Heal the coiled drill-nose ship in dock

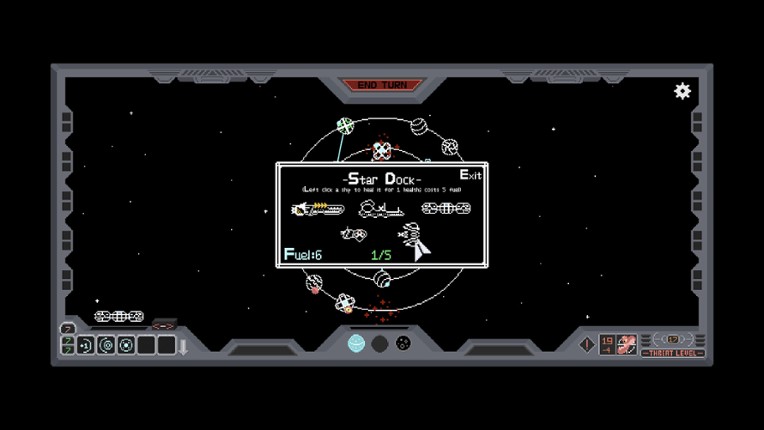(x=413, y=240)
